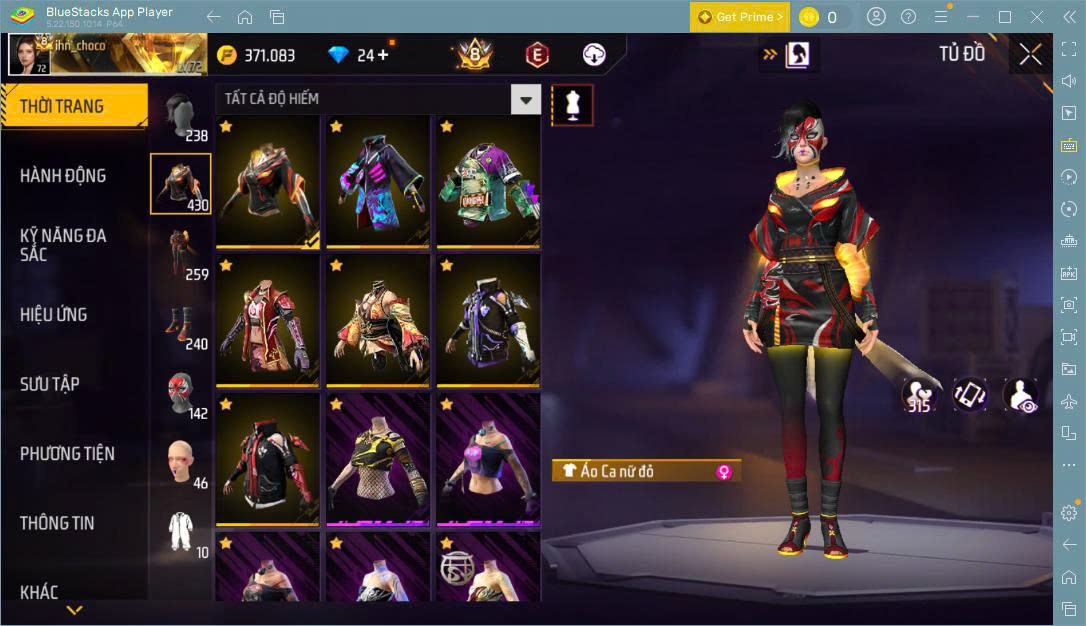Open the bald head subcategory with 46
The image size is (1086, 626).
click(181, 463)
